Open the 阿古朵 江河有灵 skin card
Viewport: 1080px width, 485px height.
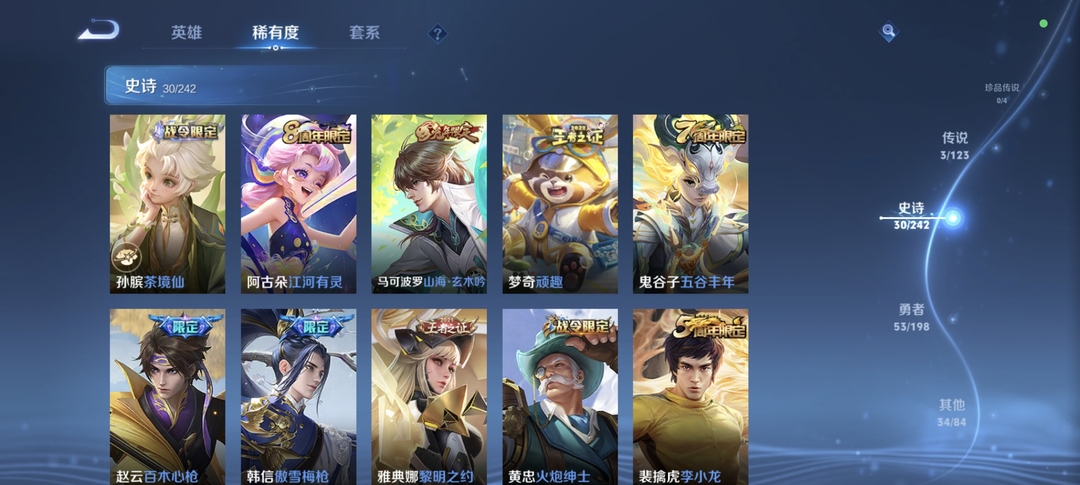coord(298,204)
